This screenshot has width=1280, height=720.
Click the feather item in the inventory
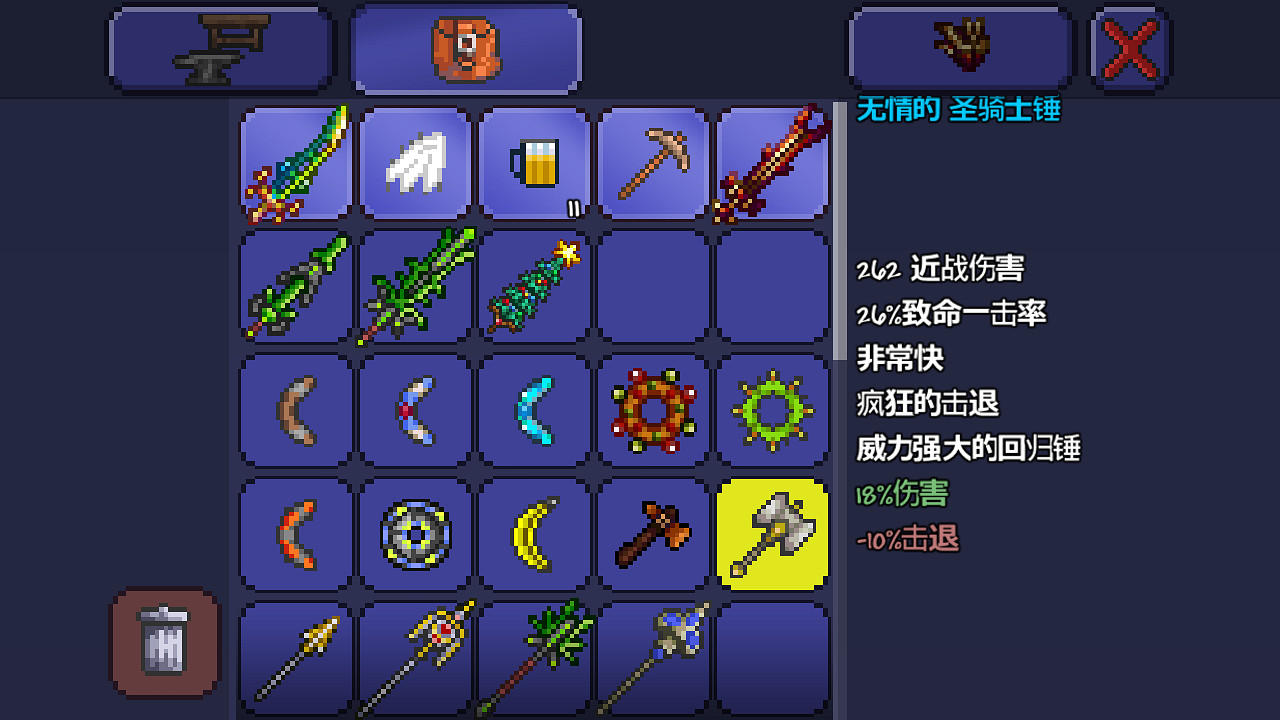(415, 164)
